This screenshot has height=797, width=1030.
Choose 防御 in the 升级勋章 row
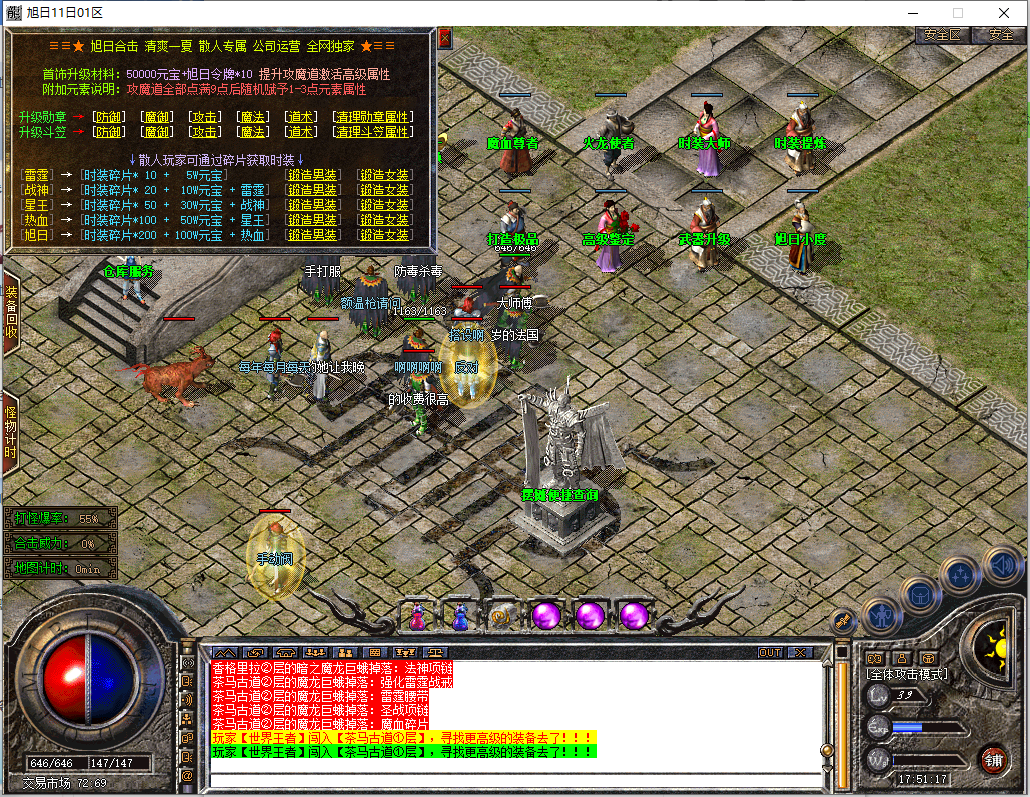(109, 117)
